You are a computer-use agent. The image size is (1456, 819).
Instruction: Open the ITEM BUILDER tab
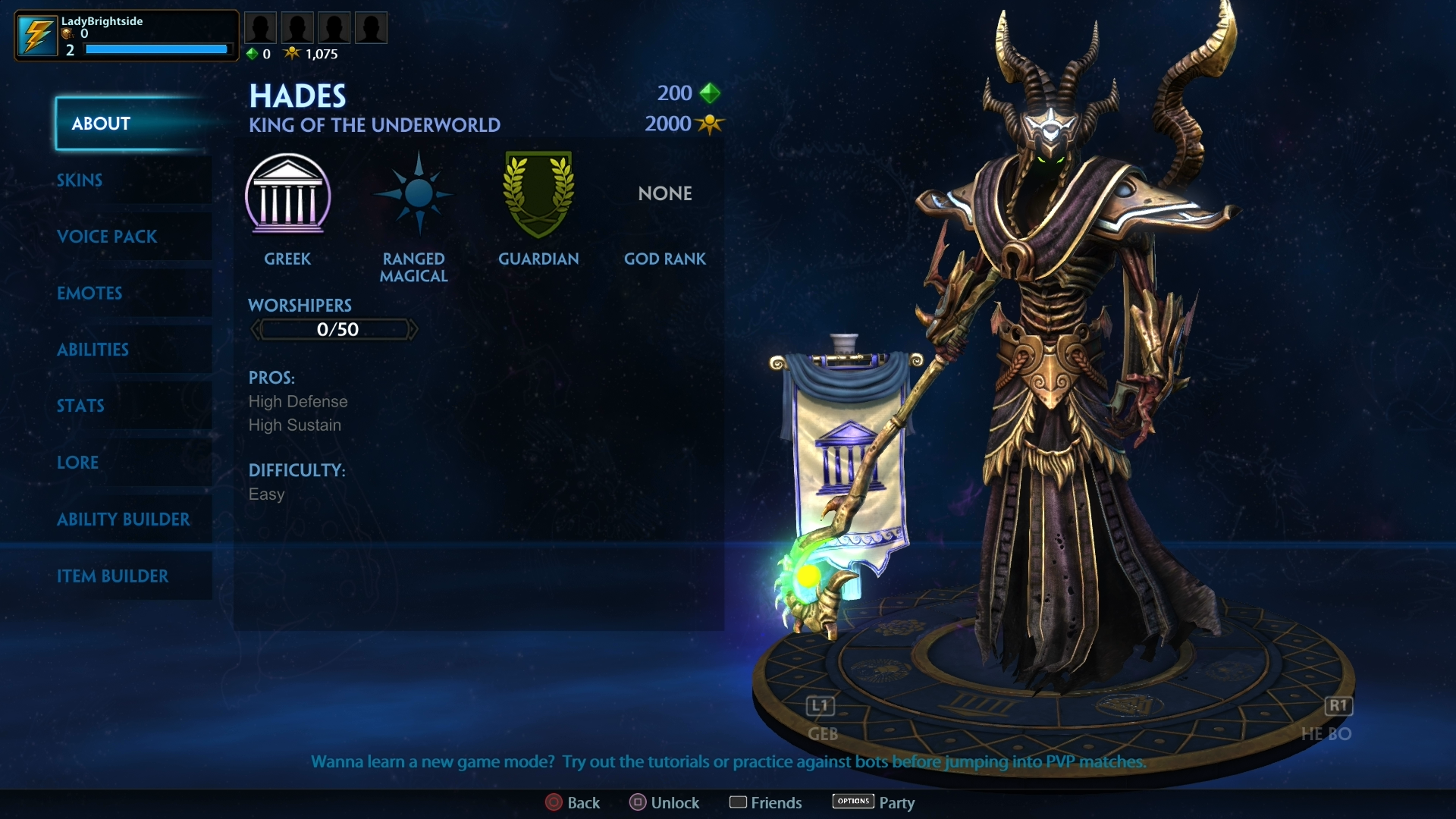114,576
